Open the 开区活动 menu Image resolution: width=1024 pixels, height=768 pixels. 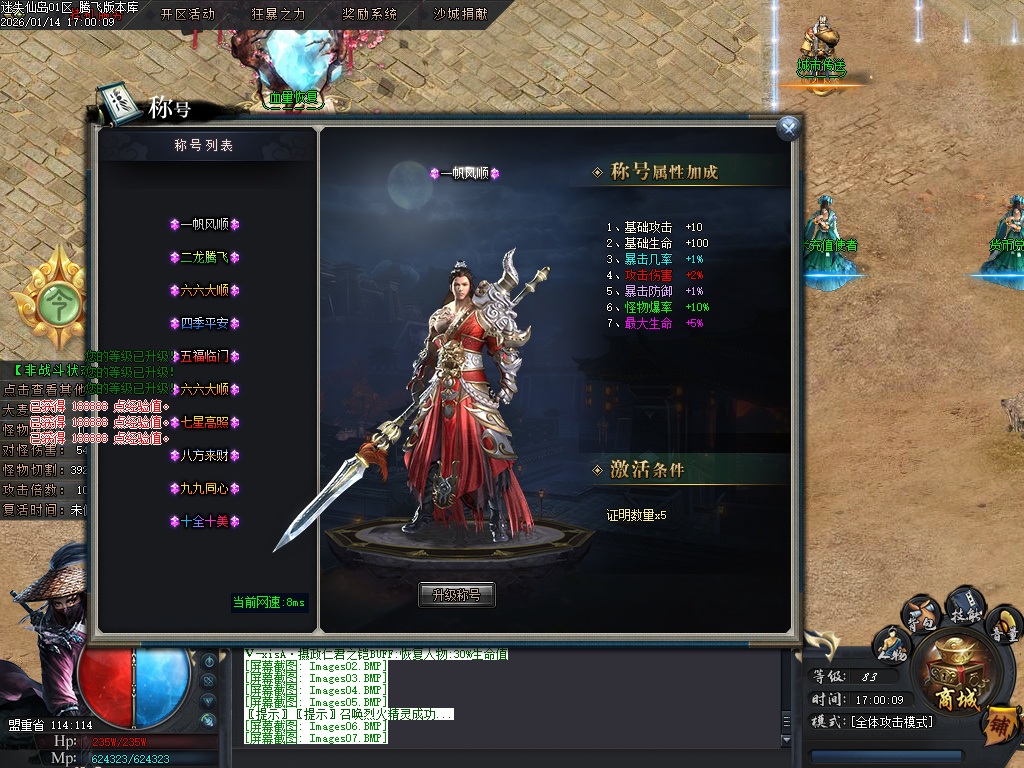pos(187,14)
